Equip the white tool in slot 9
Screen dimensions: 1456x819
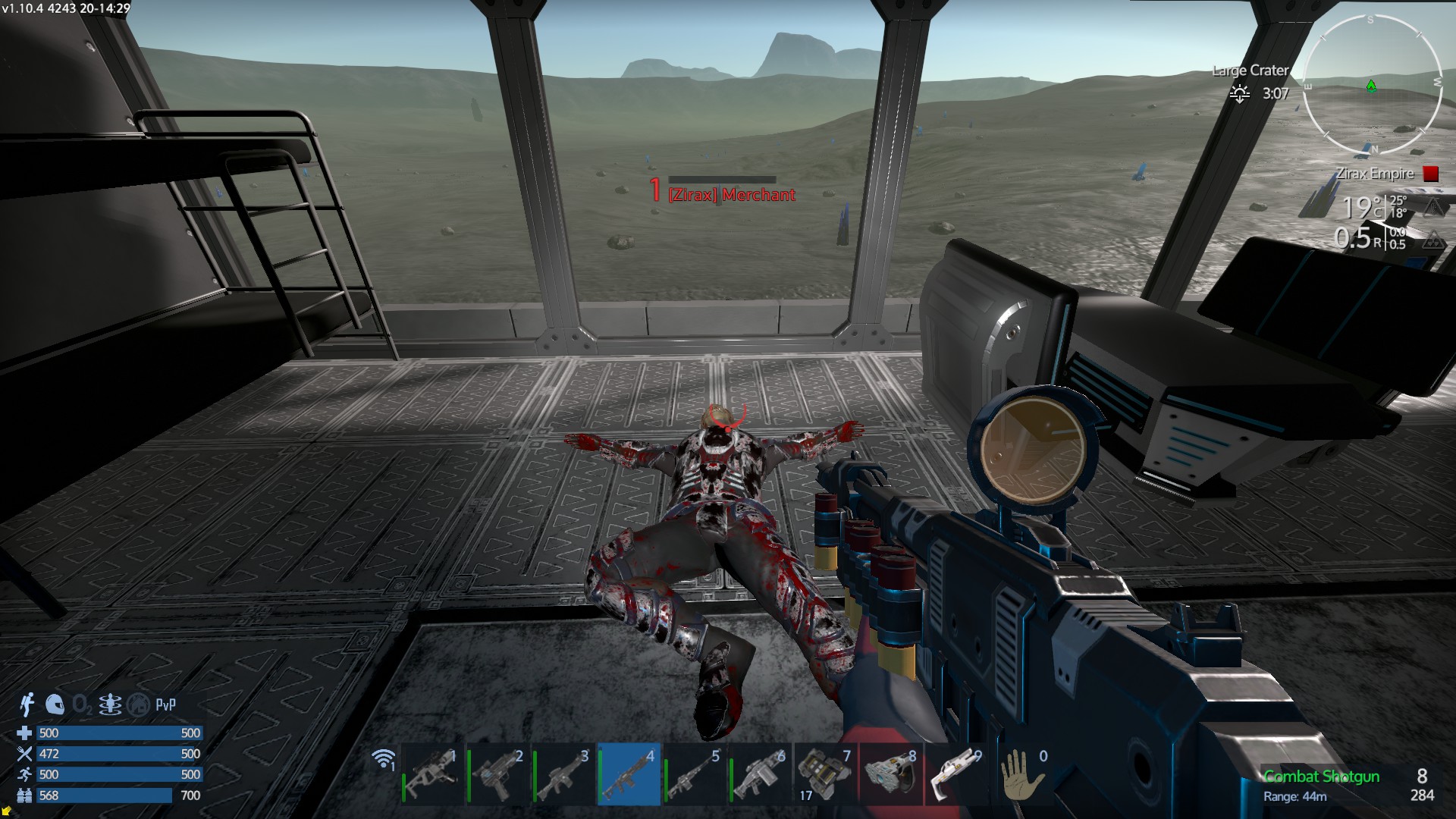tap(955, 775)
